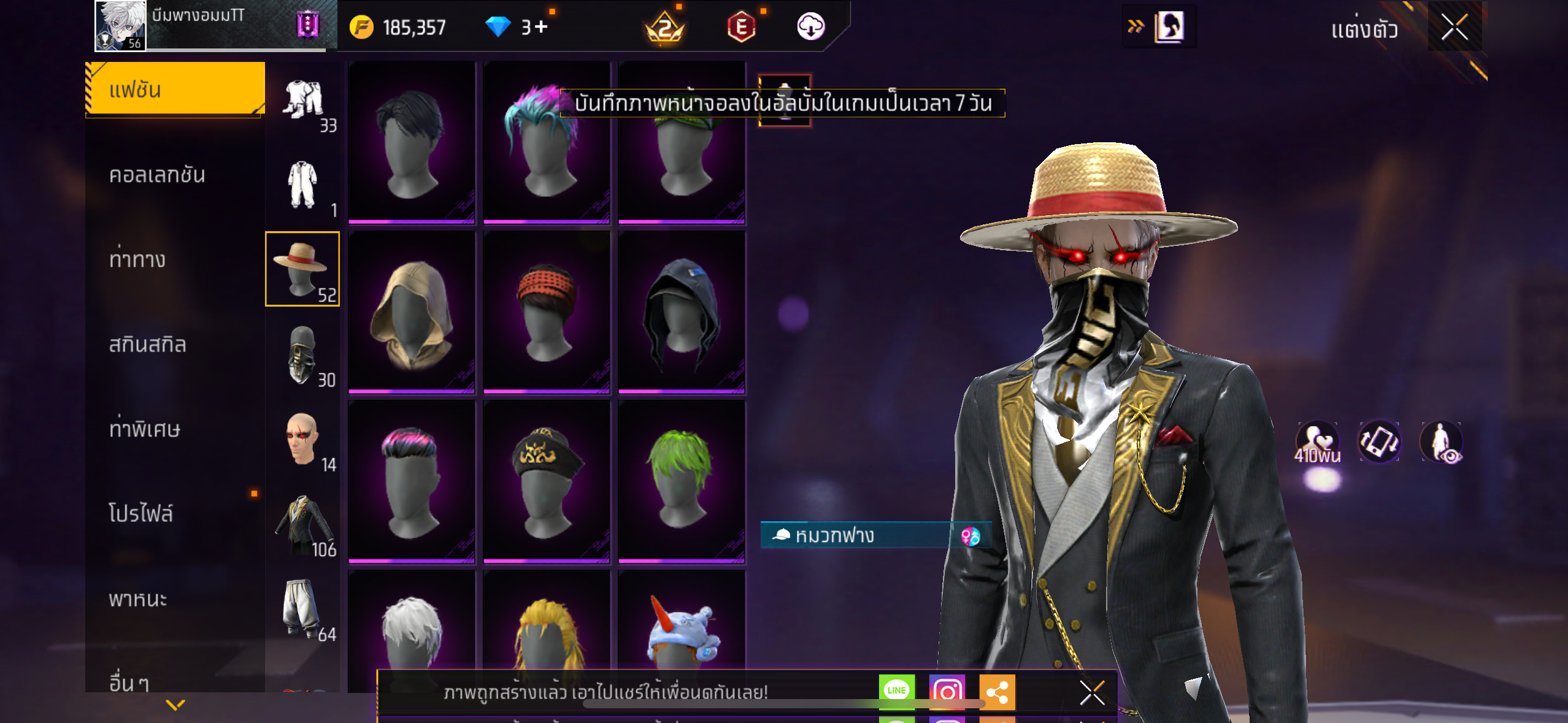Select the white pants category
Screen dimensions: 1568x723
(x=302, y=609)
